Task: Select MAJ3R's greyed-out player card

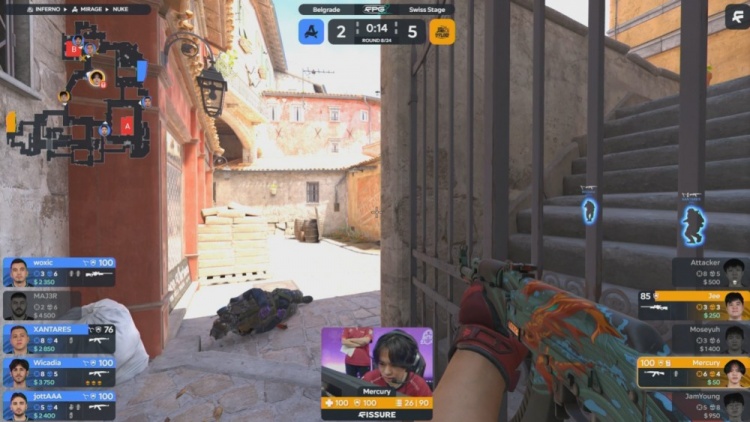Action: [58, 304]
